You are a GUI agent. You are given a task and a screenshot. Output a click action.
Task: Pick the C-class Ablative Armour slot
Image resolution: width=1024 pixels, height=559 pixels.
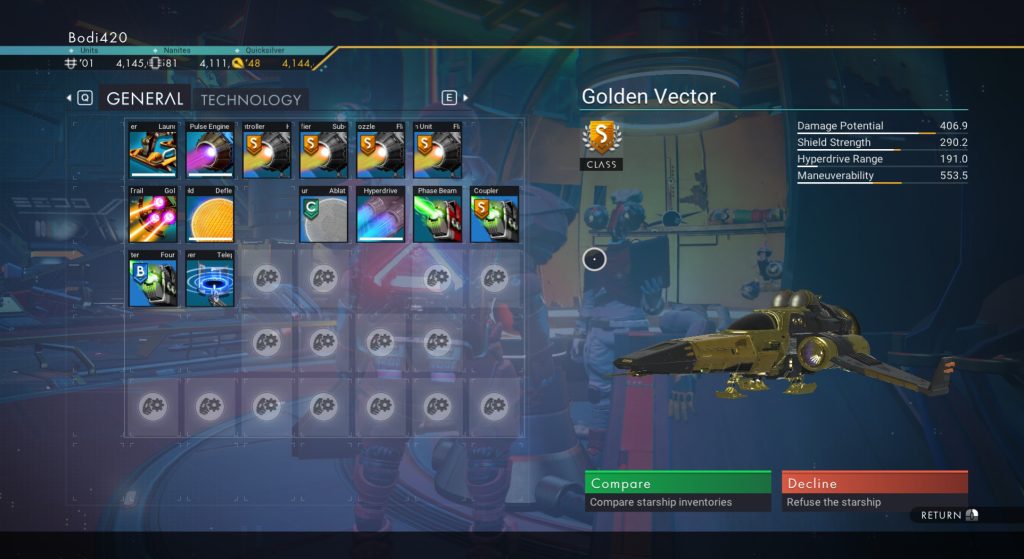[x=323, y=214]
